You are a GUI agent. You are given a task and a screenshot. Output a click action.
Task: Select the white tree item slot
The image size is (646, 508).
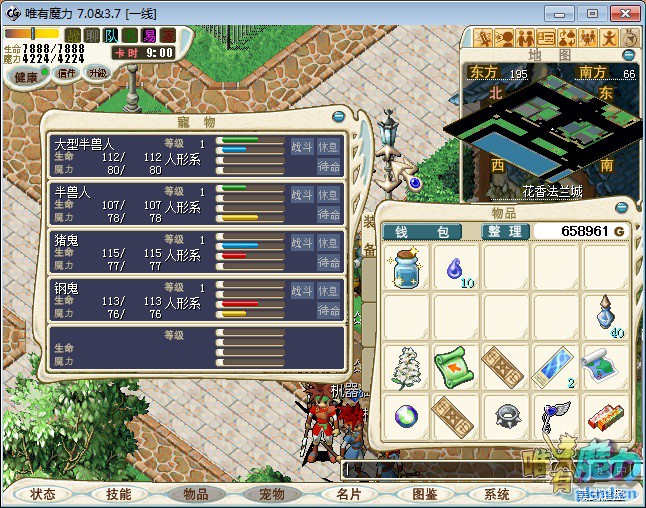tap(408, 366)
